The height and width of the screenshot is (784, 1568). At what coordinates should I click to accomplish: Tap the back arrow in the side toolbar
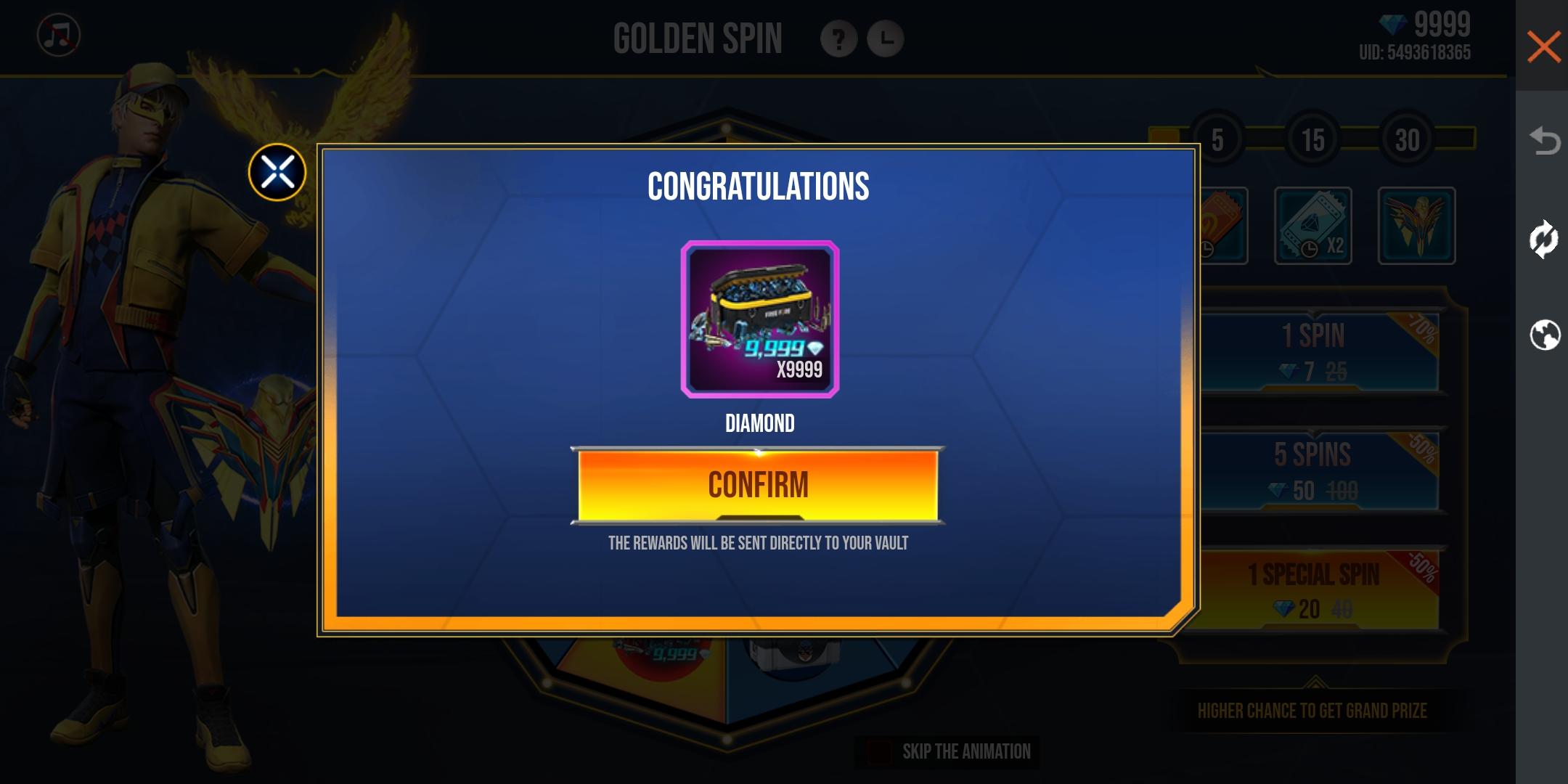(1543, 140)
